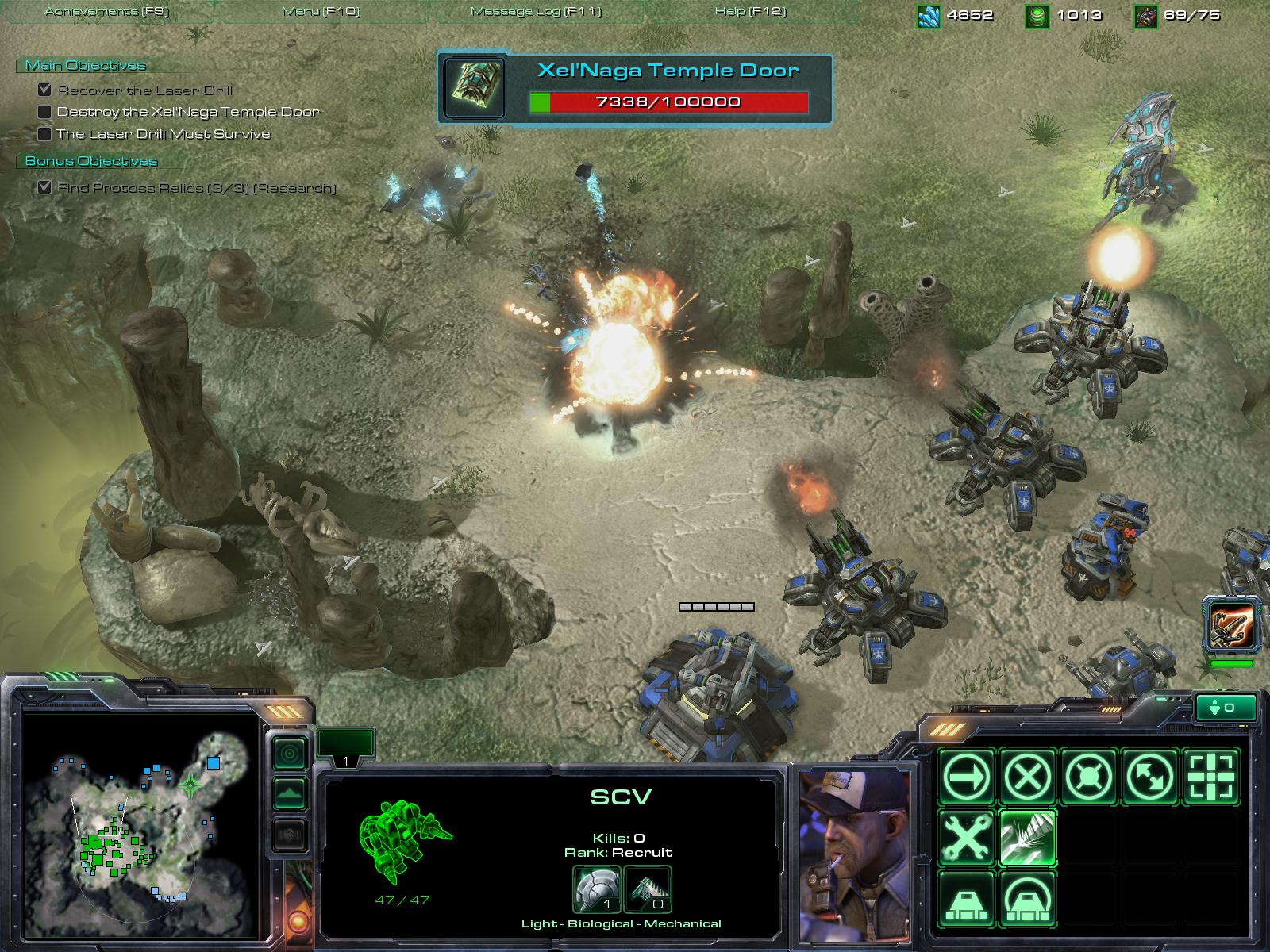The image size is (1270, 952).
Task: Activate the minimap ping button
Action: [290, 754]
